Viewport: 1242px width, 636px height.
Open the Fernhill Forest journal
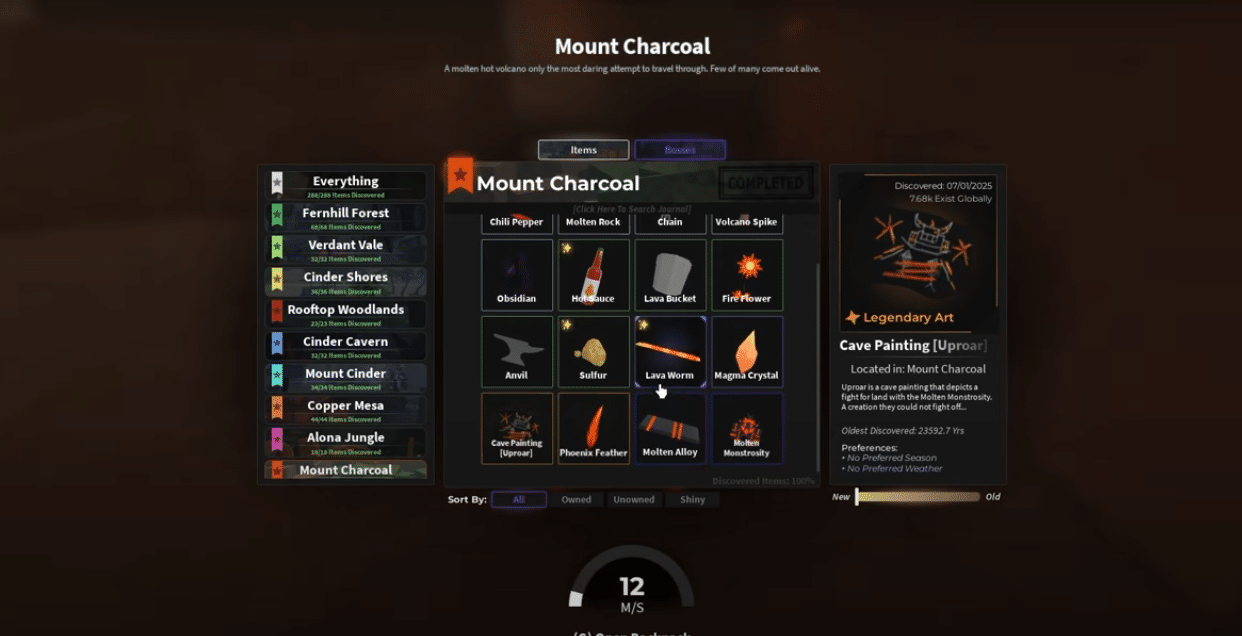click(x=346, y=217)
